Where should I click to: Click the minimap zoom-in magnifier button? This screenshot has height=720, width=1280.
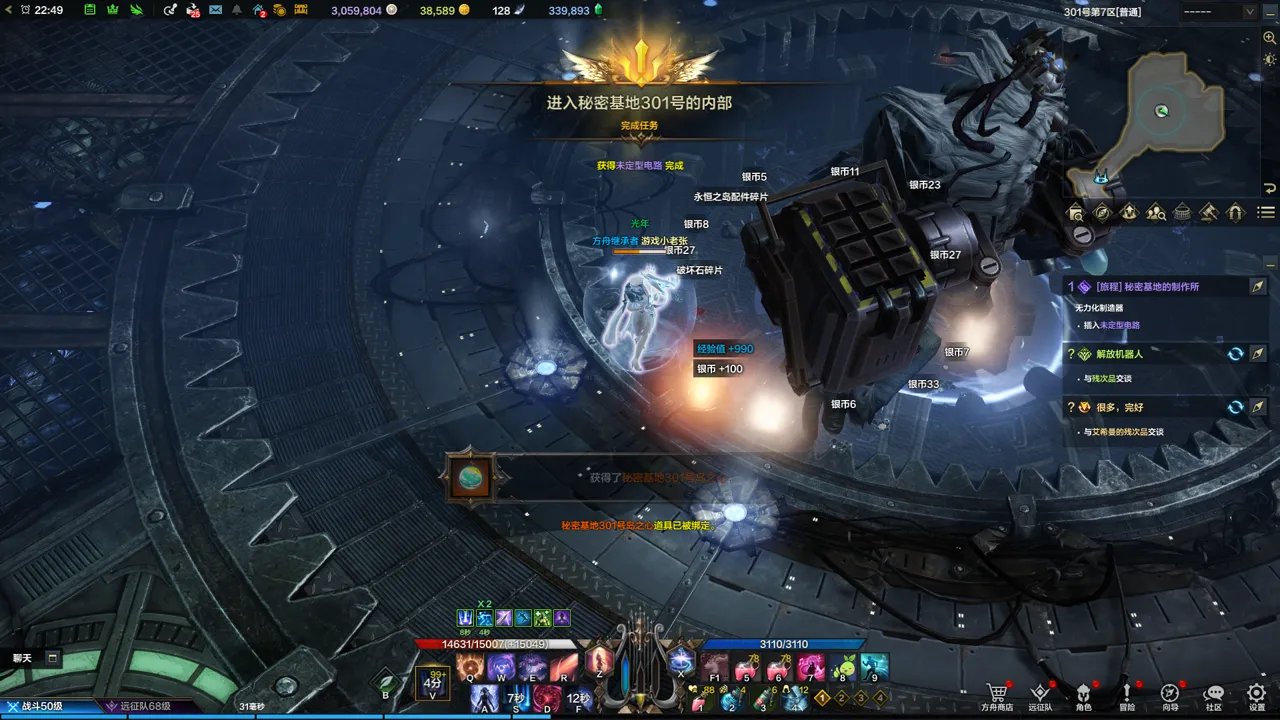1269,38
